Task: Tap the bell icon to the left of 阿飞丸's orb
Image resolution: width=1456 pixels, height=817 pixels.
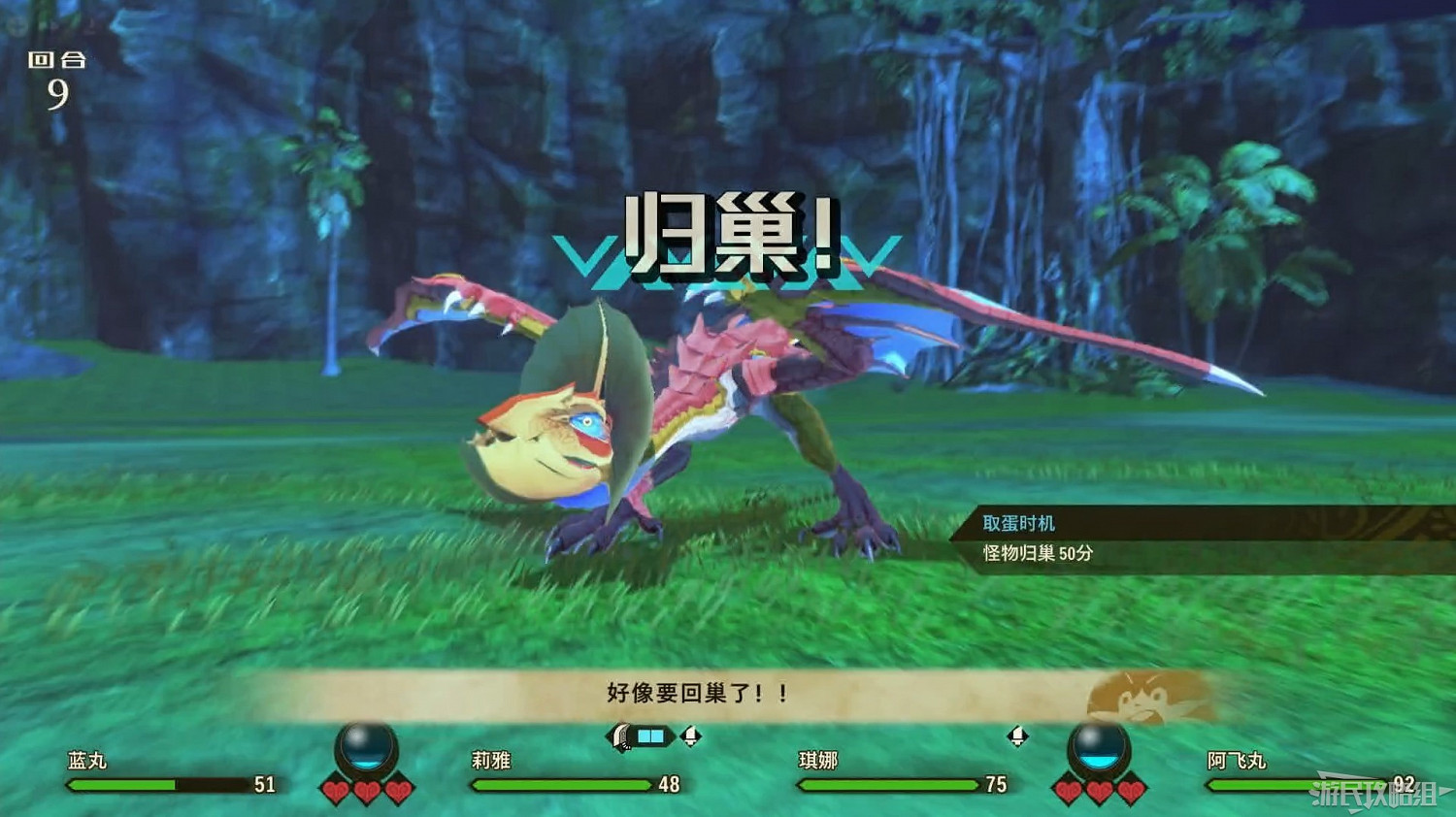Action: point(1017,737)
